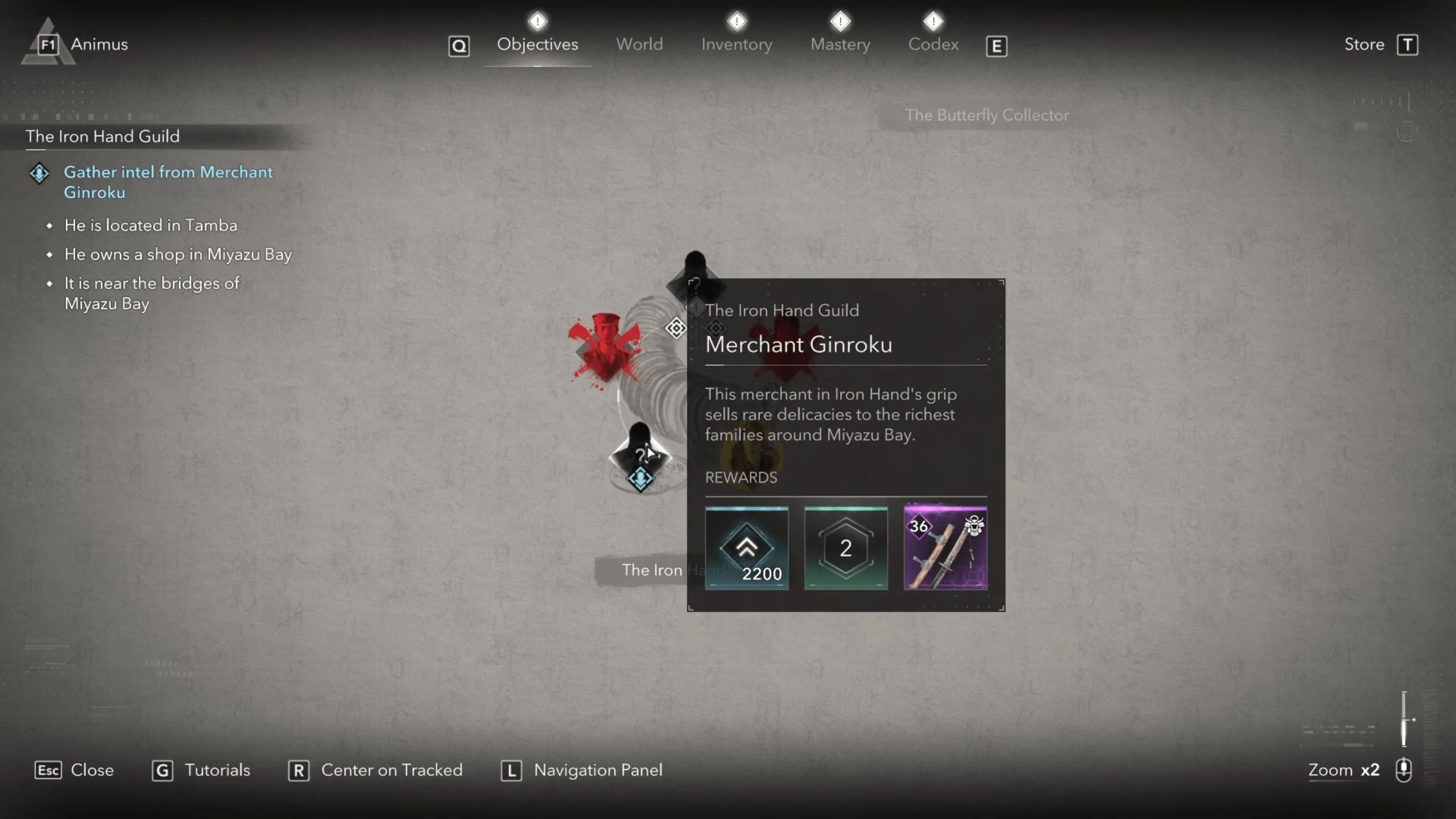Open the Codex menu
Viewport: 1456px width, 819px height.
pyautogui.click(x=933, y=44)
